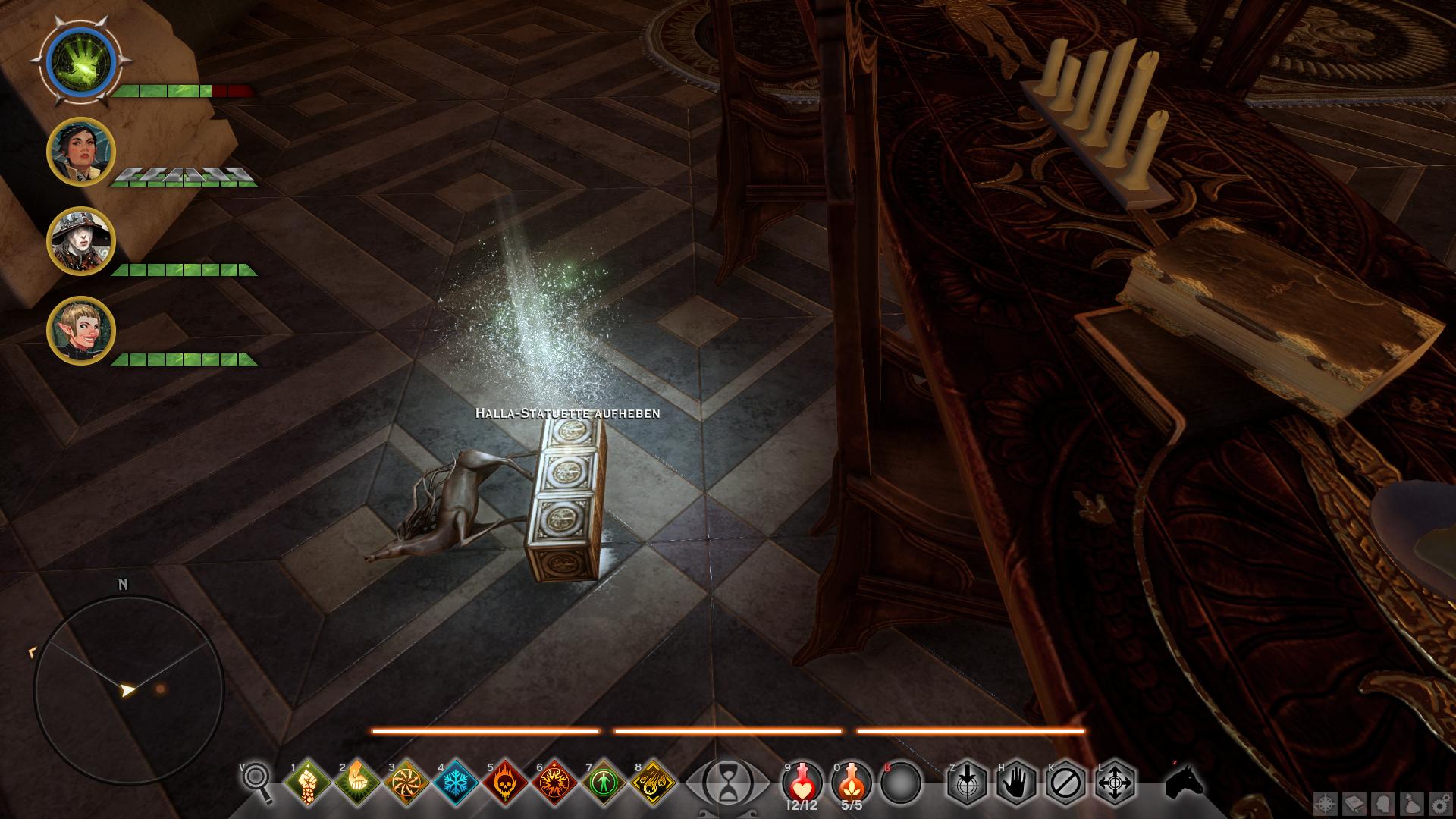
Task: Drink the red health potion
Action: pos(802,781)
